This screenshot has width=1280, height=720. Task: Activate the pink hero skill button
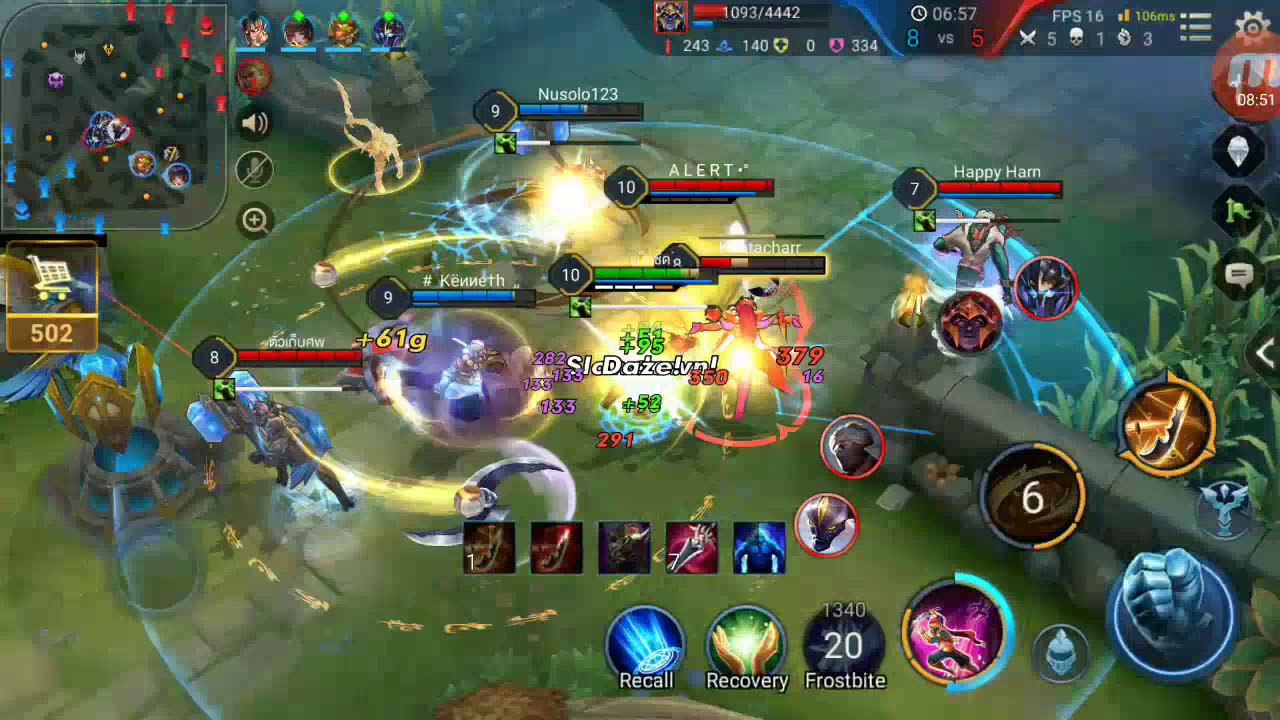coord(954,632)
